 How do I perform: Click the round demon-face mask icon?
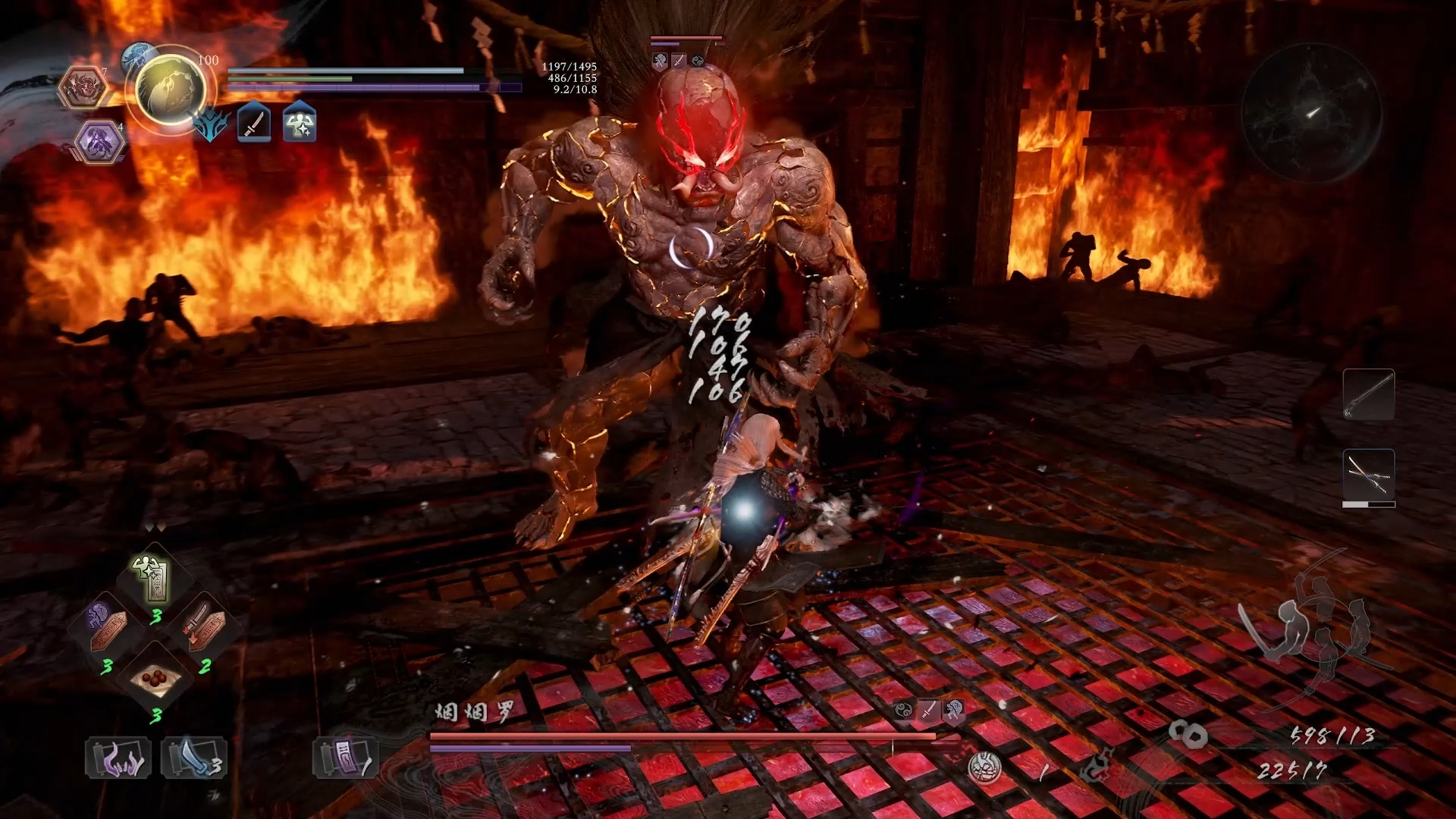coord(984,768)
